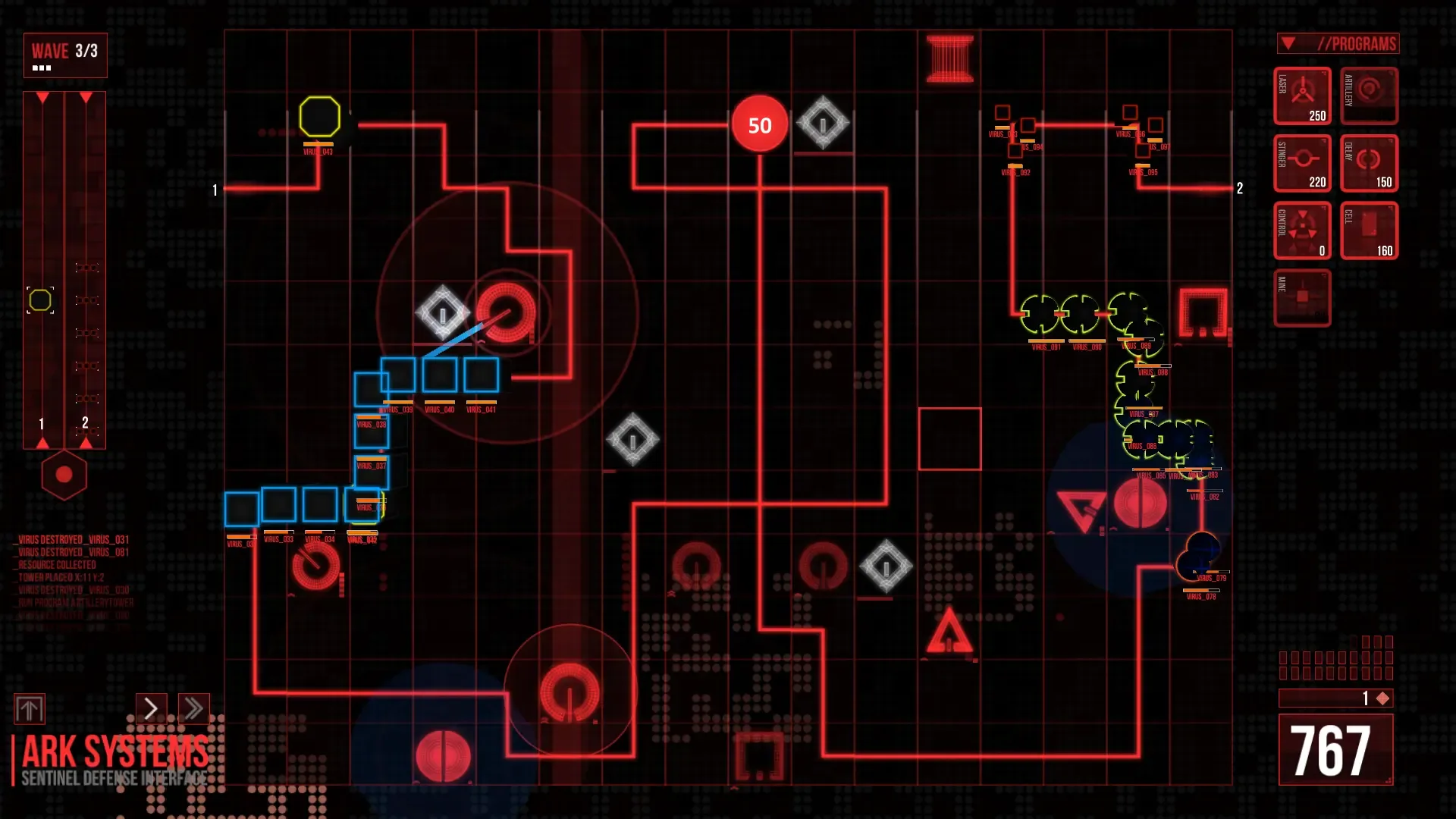Click the red 50 resource bubble
Image resolution: width=1456 pixels, height=819 pixels.
click(x=759, y=124)
